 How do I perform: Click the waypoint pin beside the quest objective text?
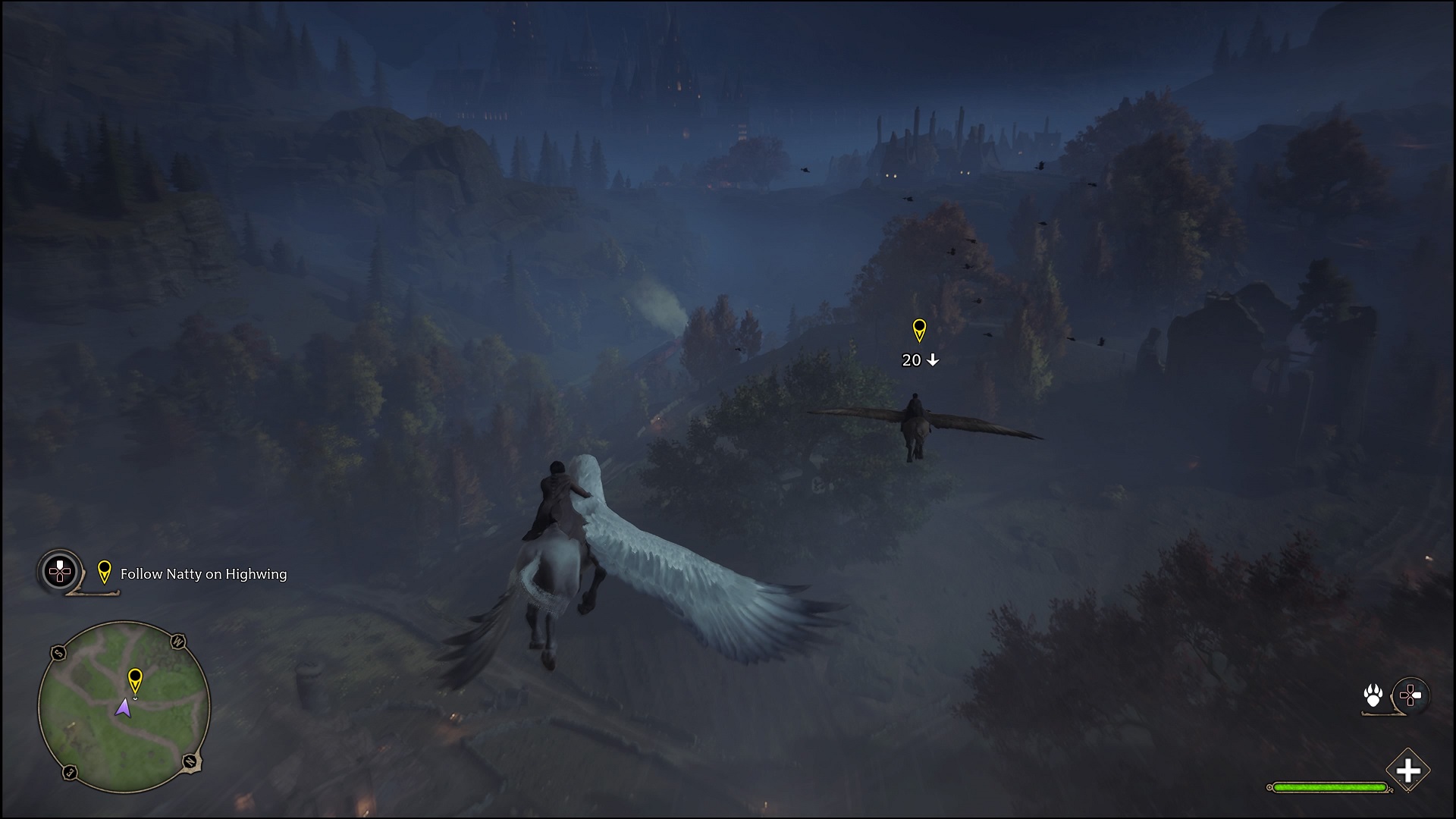pyautogui.click(x=105, y=573)
